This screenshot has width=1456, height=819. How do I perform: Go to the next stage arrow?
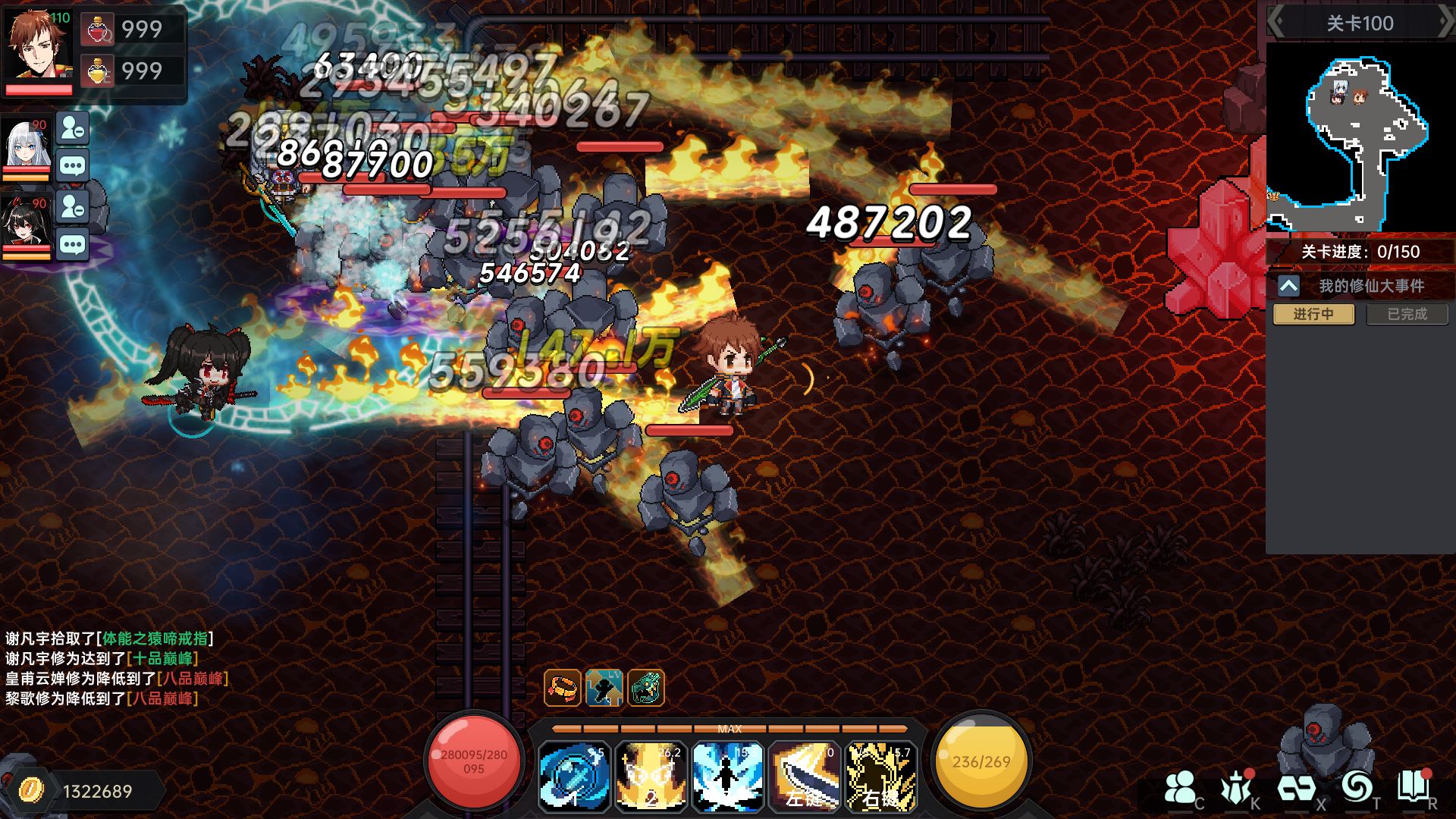[x=1445, y=23]
